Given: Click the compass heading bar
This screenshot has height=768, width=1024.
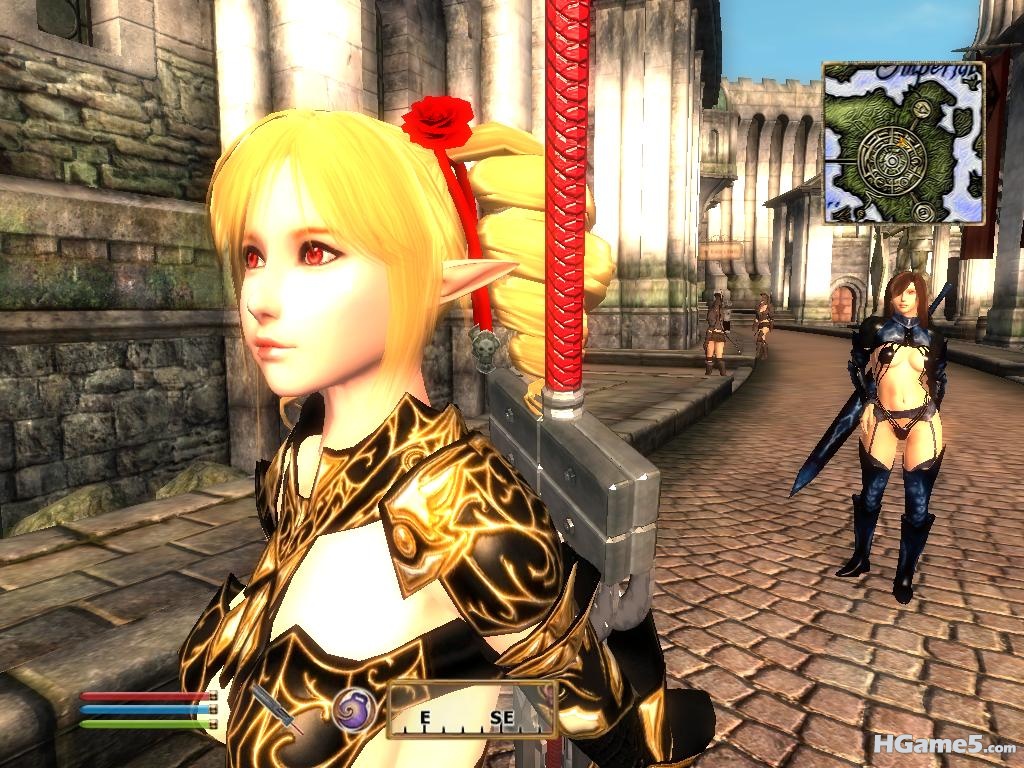Looking at the screenshot, I should click(472, 710).
